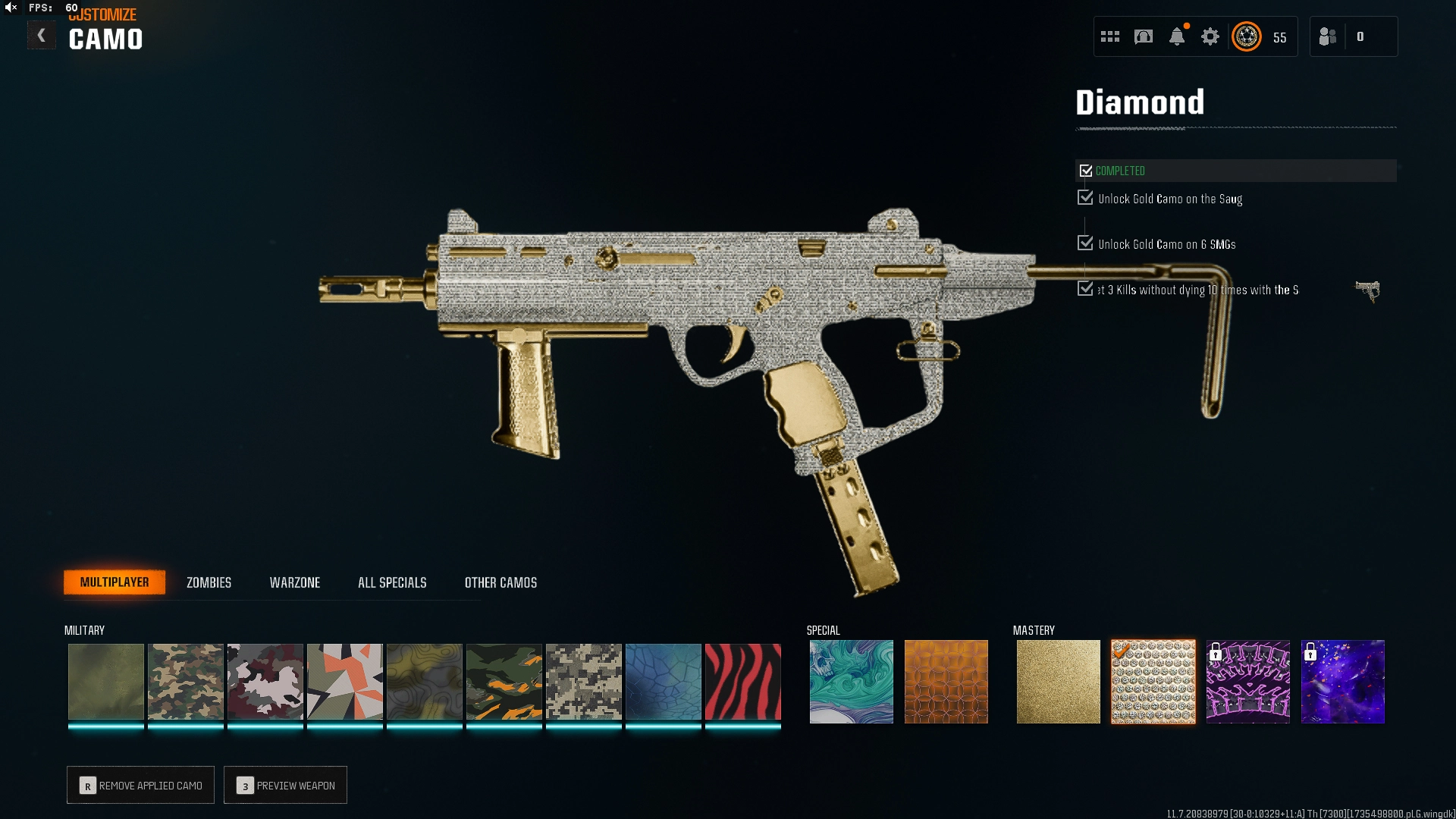Select the Other Camos tab
The image size is (1456, 819).
(x=500, y=582)
